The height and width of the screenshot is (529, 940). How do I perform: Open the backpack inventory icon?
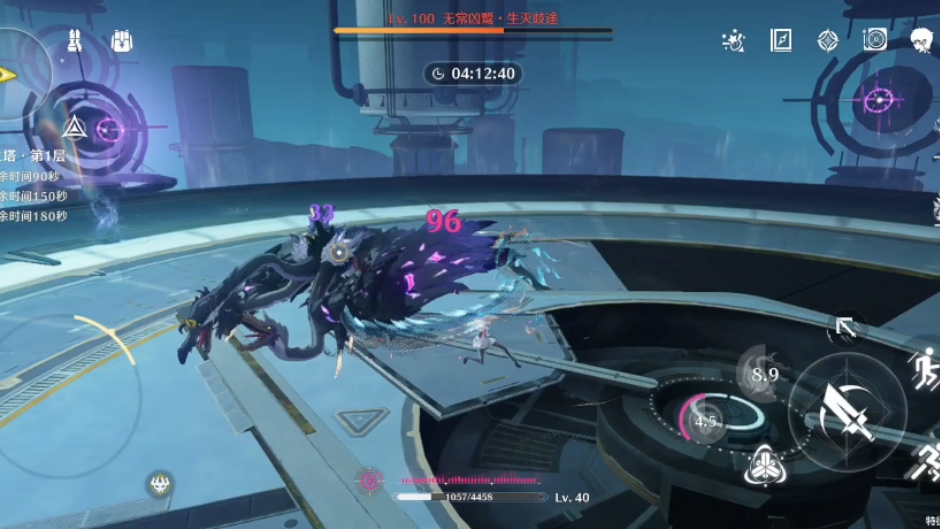(x=122, y=41)
